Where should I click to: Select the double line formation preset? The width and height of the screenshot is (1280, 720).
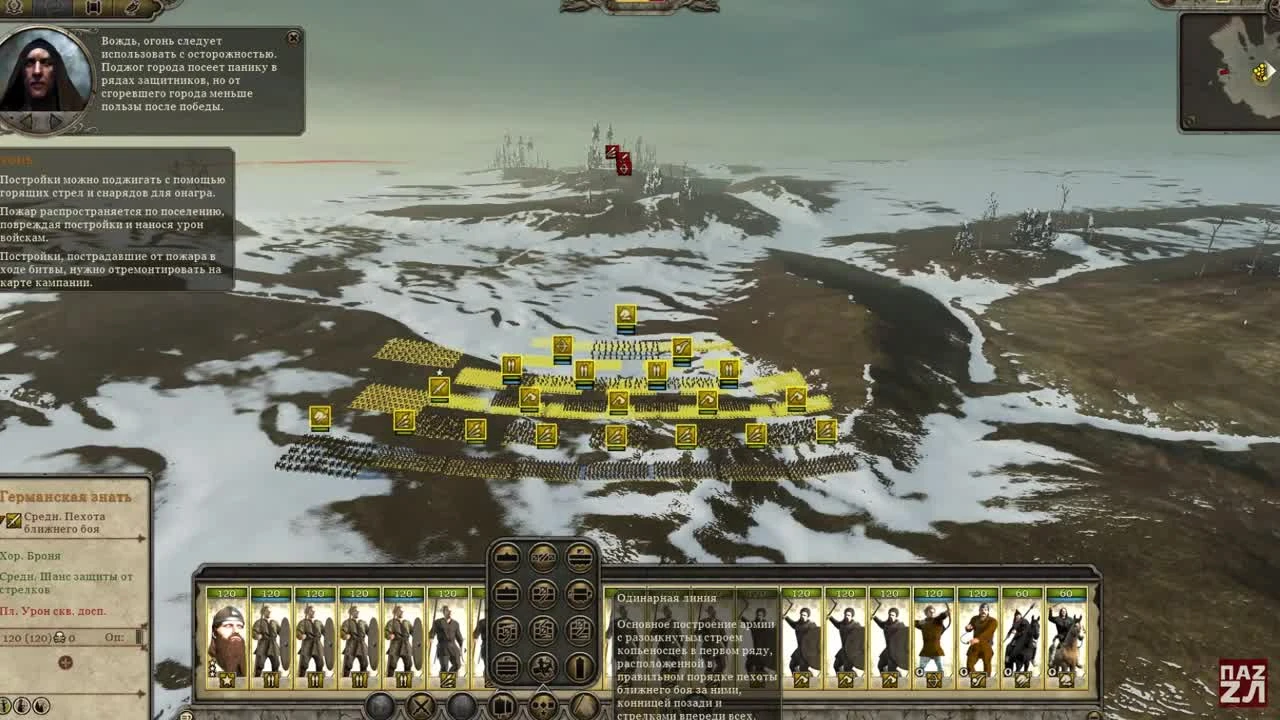[505, 593]
